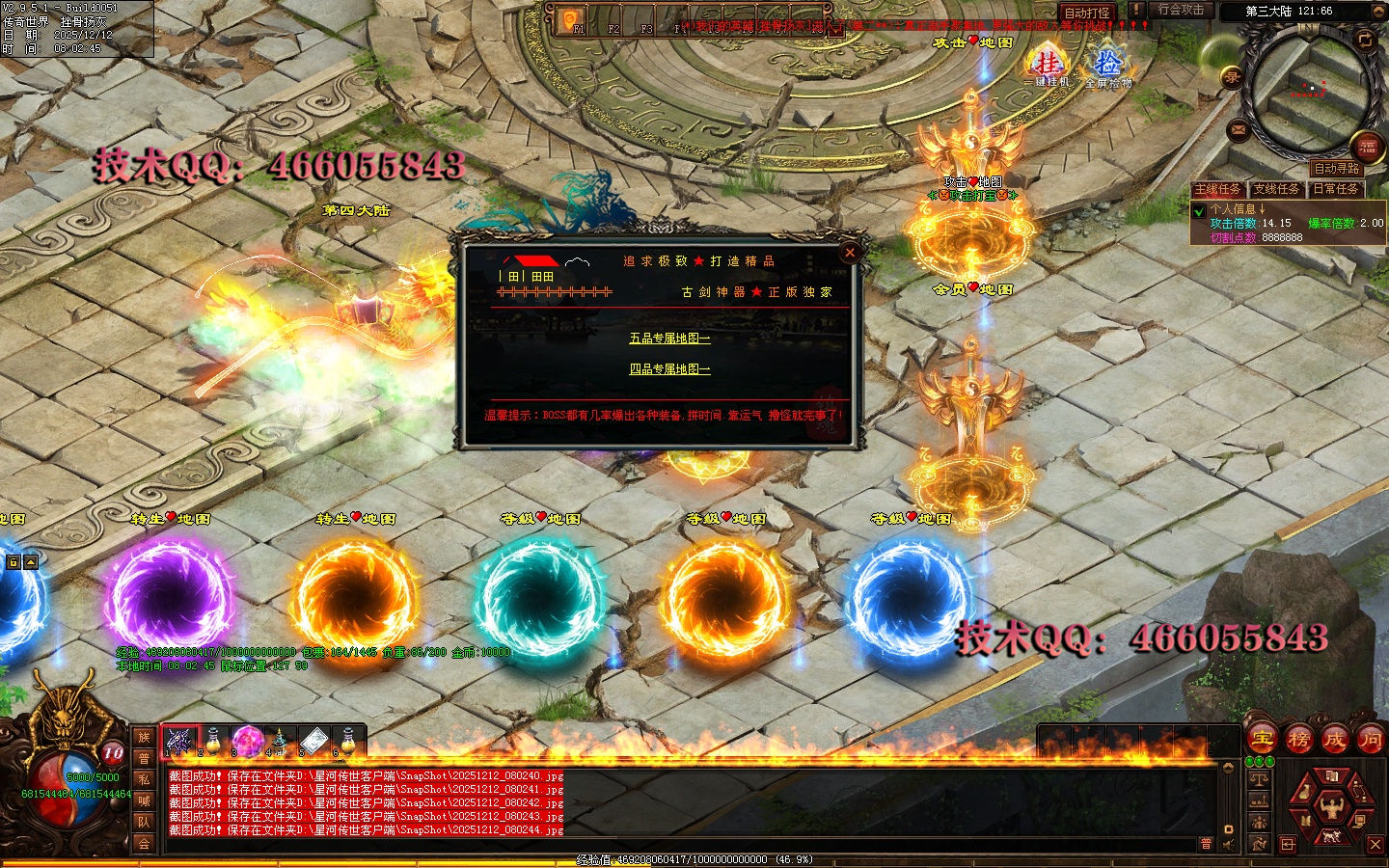Toggle the 自动打怪 auto-fight button
This screenshot has width=1389, height=868.
1086,13
